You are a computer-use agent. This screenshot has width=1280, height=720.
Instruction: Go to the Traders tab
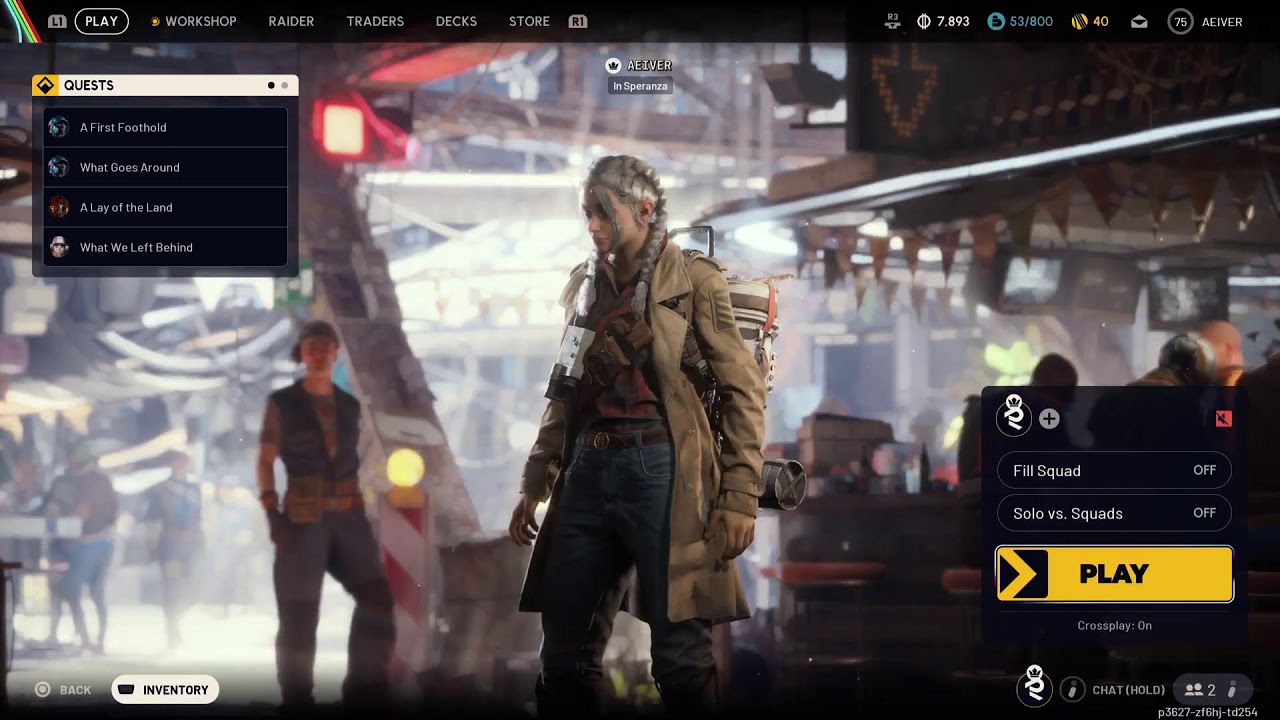coord(375,21)
